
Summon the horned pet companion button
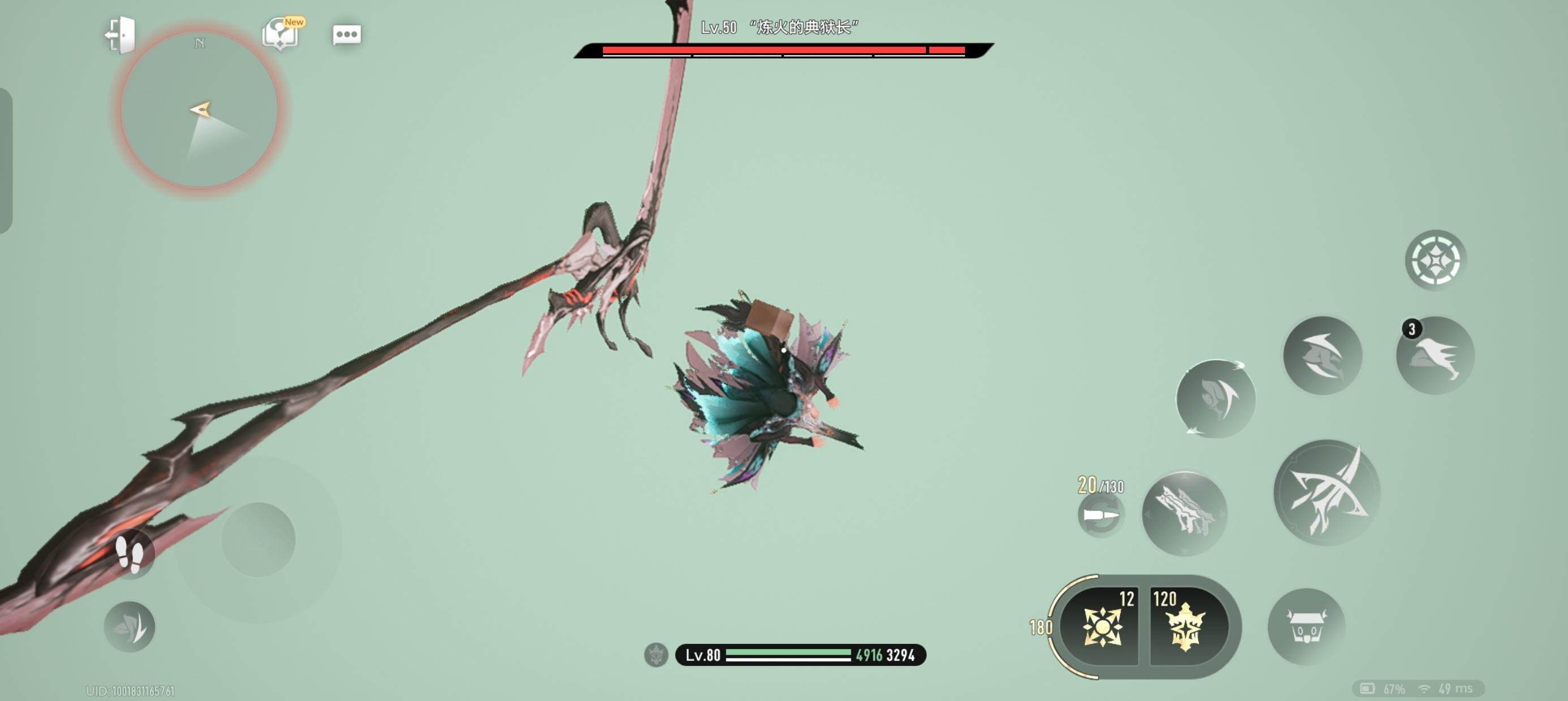click(x=1306, y=627)
